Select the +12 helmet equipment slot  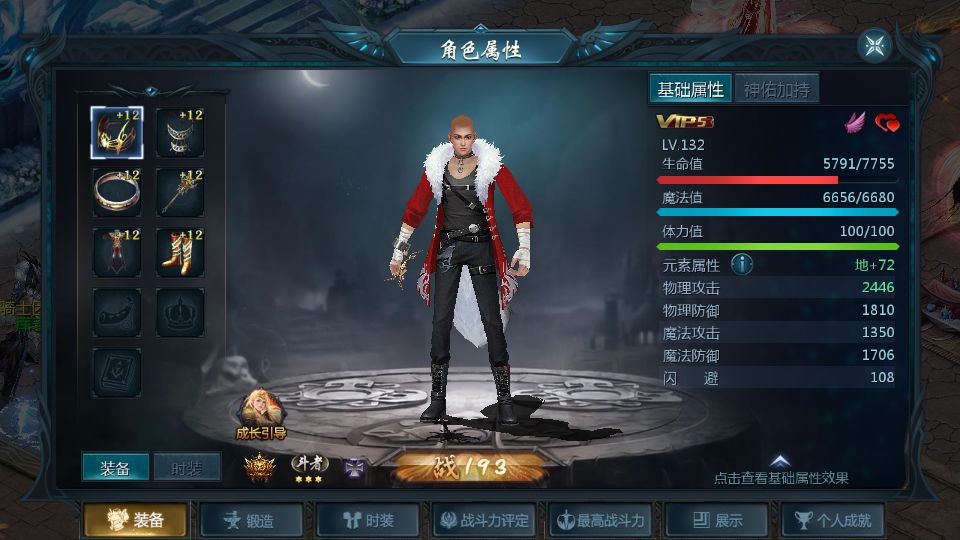click(117, 132)
